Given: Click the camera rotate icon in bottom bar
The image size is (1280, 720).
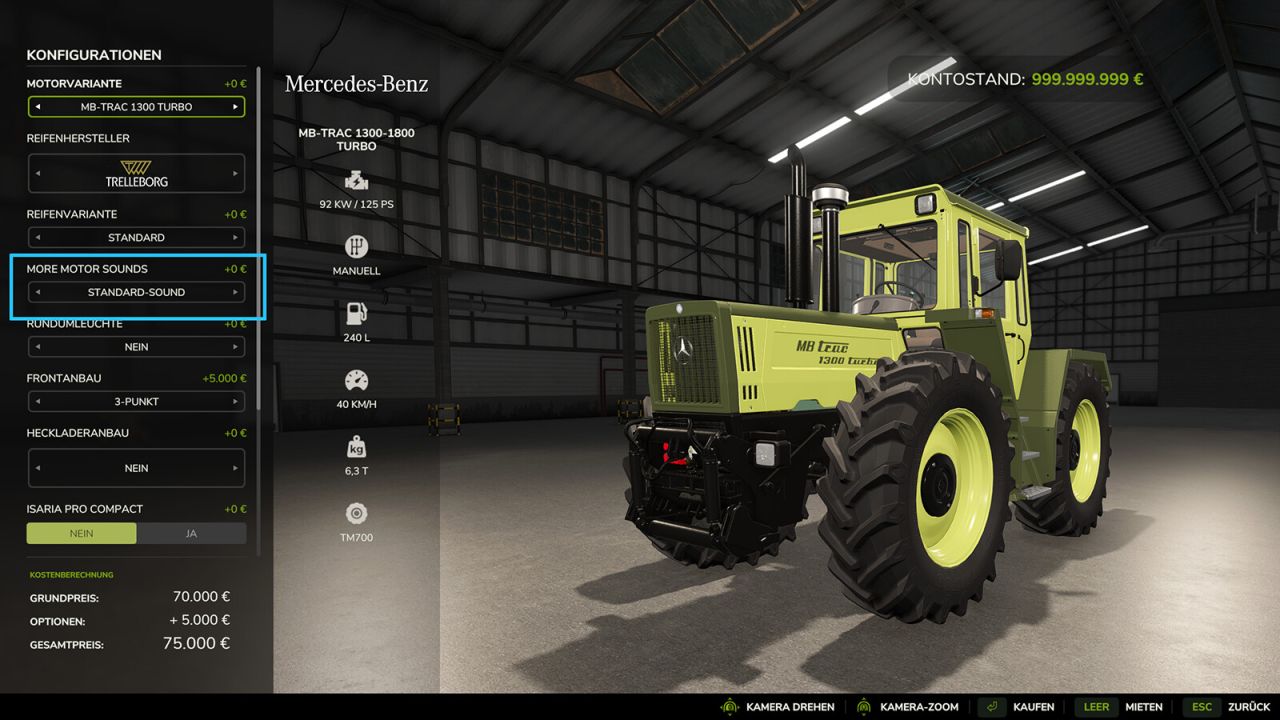Looking at the screenshot, I should 731,706.
